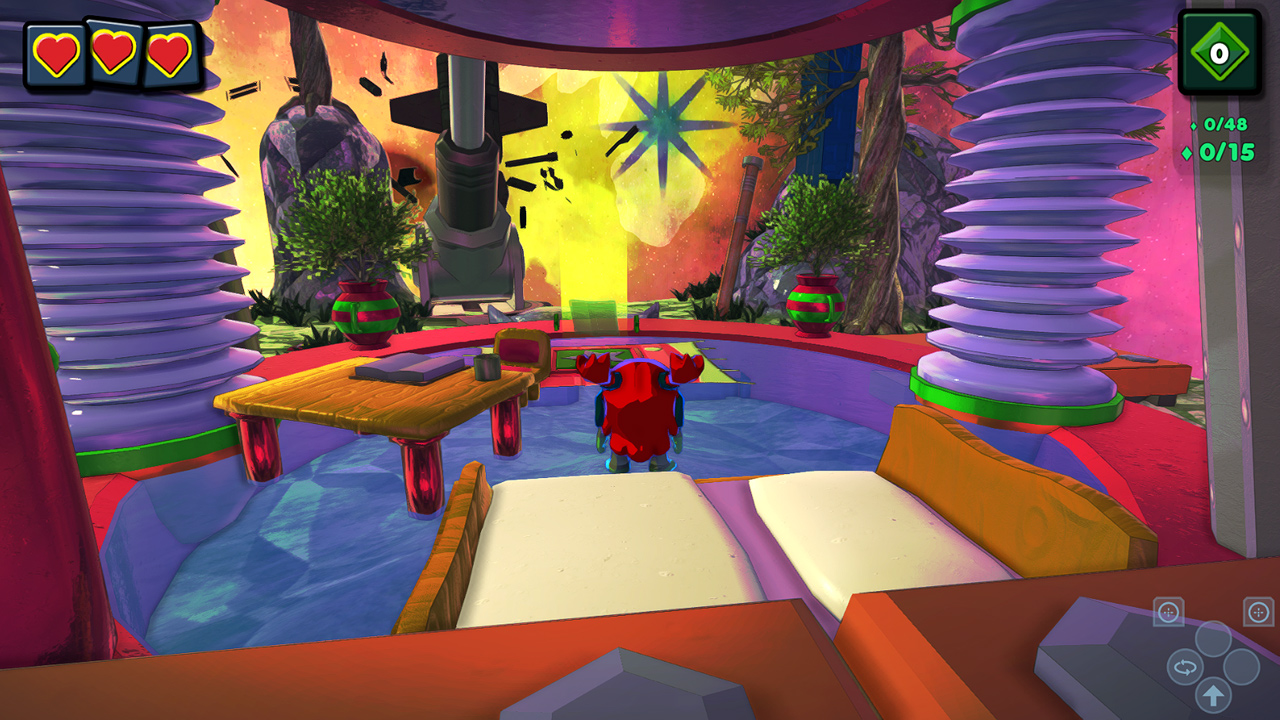Tap the rightmost circular button of the touch controls
Image resolution: width=1280 pixels, height=720 pixels.
(x=1244, y=664)
